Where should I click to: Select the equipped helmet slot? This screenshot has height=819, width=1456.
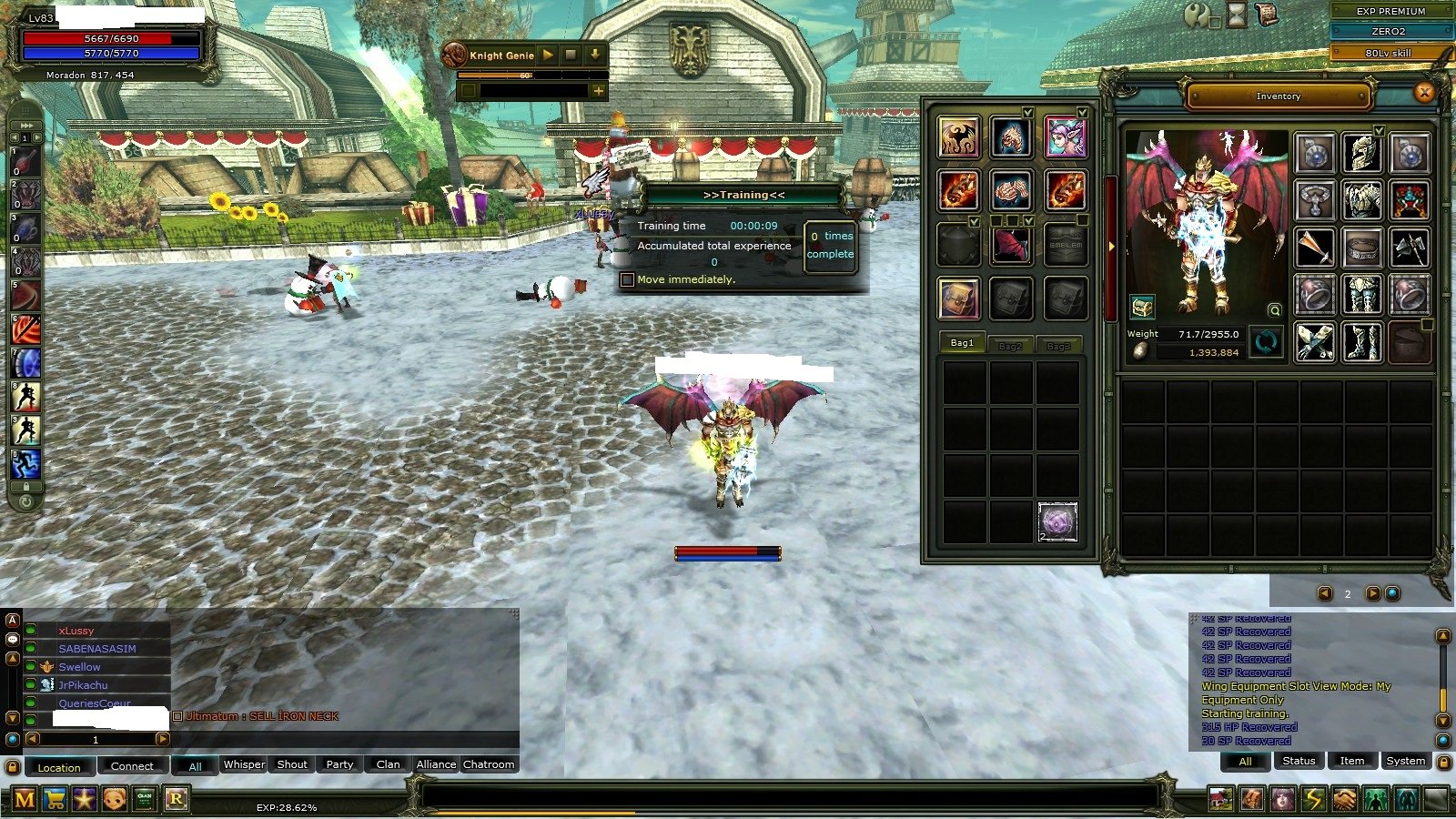click(x=1361, y=152)
